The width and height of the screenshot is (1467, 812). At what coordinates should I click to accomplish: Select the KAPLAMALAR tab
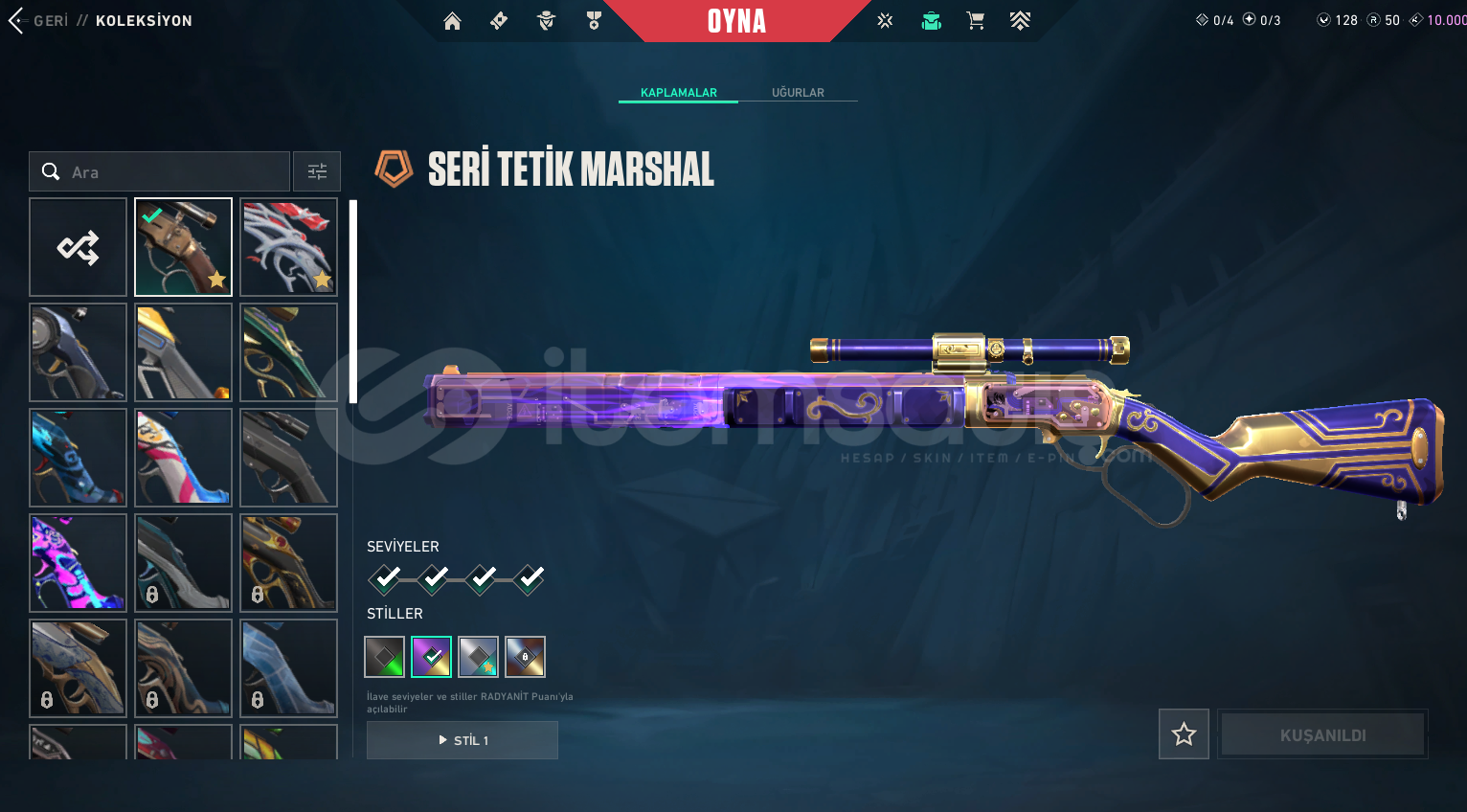tap(678, 93)
